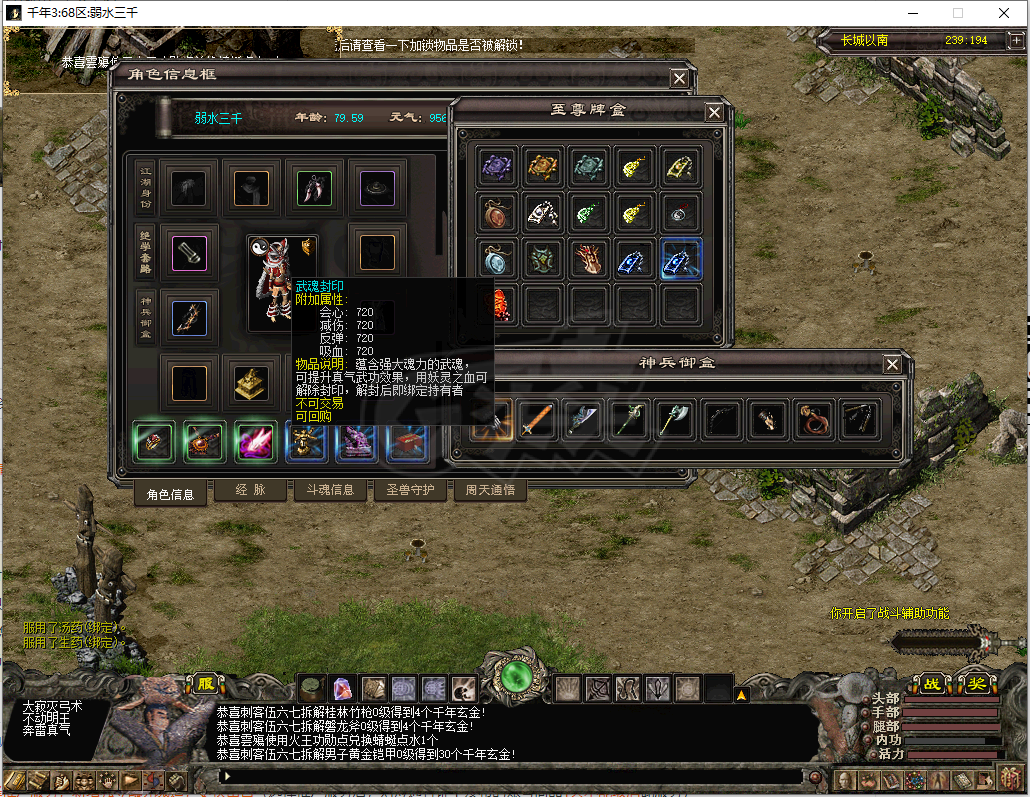Open the yellow 奖 reward button
Viewport: 1030px width, 797px height.
tap(976, 684)
